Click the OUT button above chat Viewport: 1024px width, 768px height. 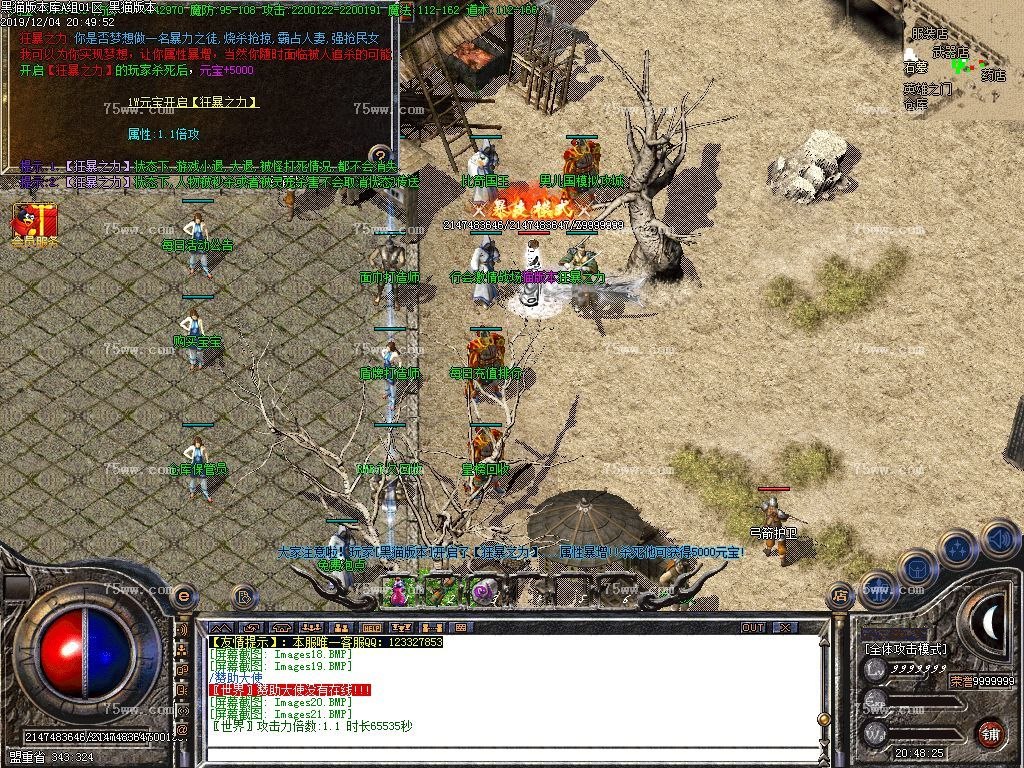(x=753, y=627)
